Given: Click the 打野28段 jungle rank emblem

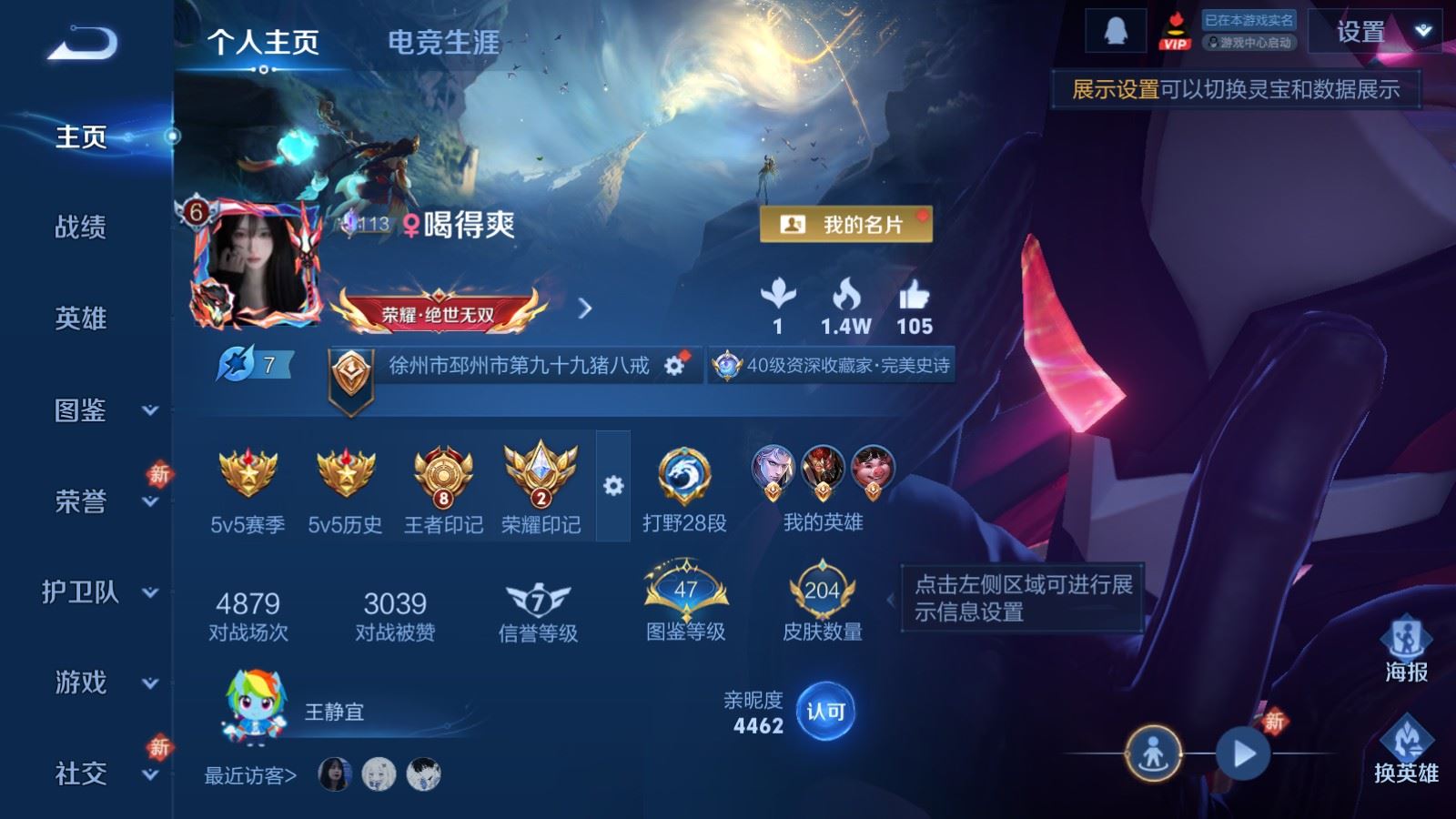Looking at the screenshot, I should click(x=683, y=475).
